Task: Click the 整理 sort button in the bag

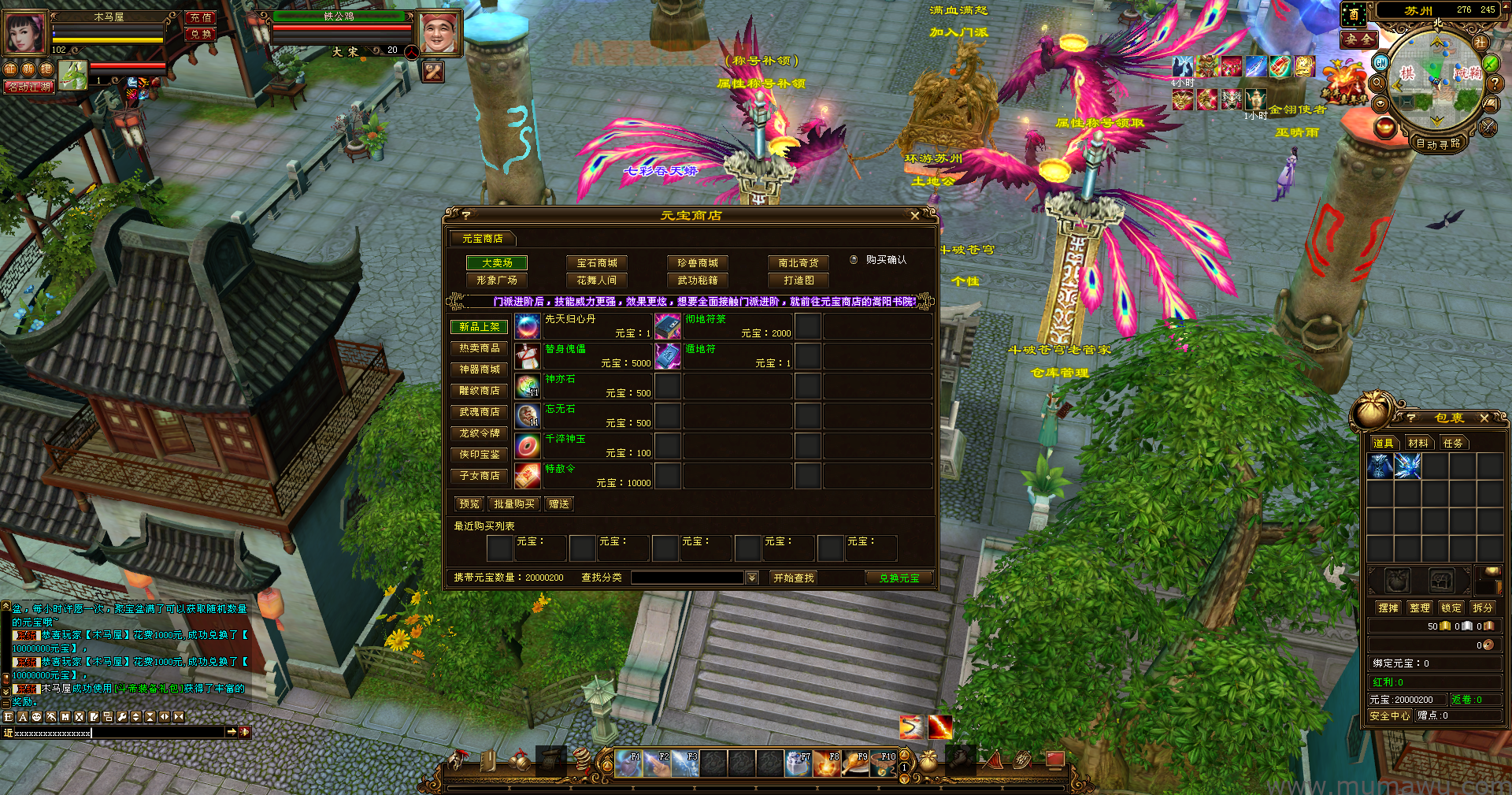Action: click(1419, 608)
